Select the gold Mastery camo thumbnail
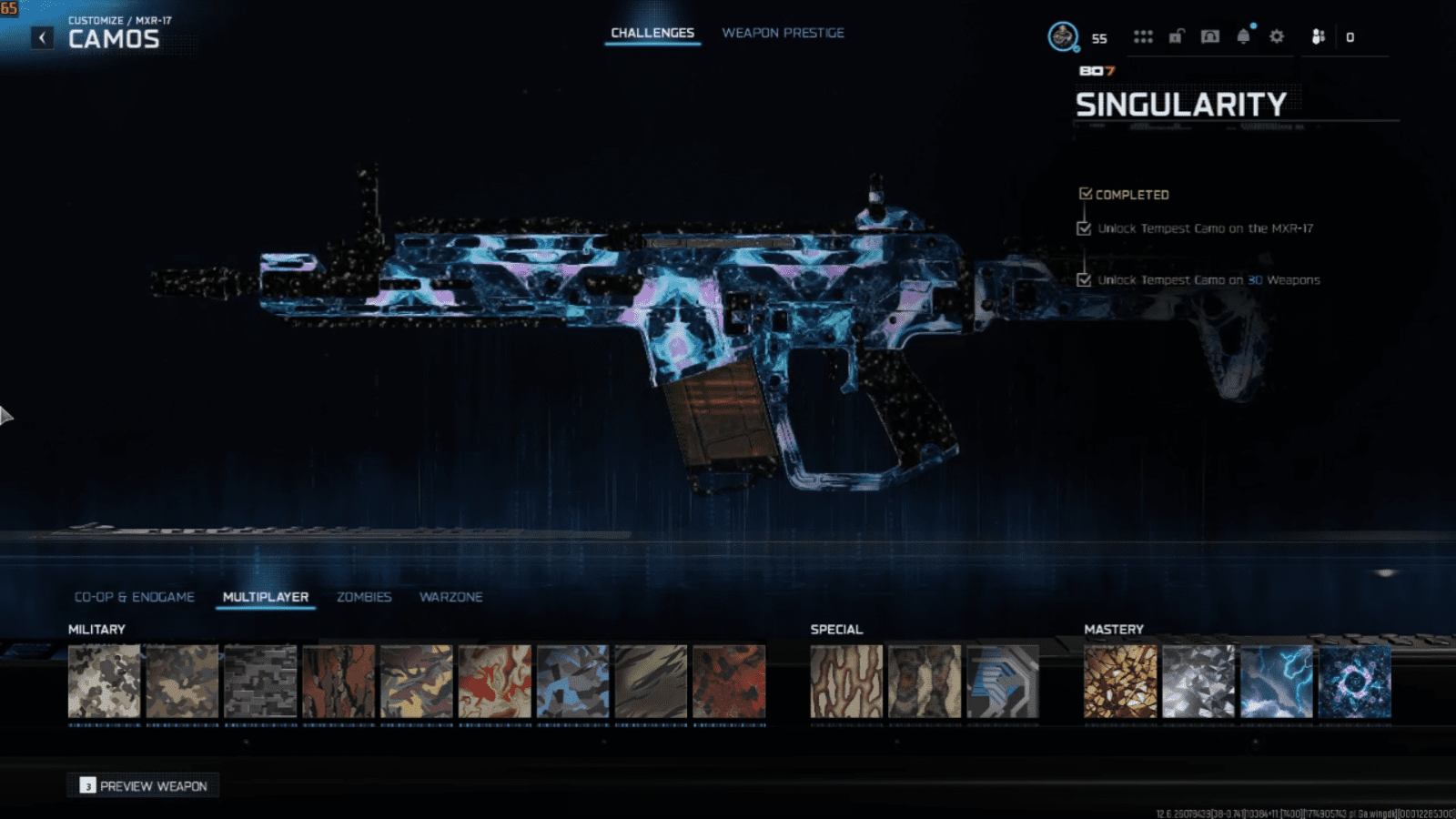Viewport: 1456px width, 819px height. (1119, 681)
